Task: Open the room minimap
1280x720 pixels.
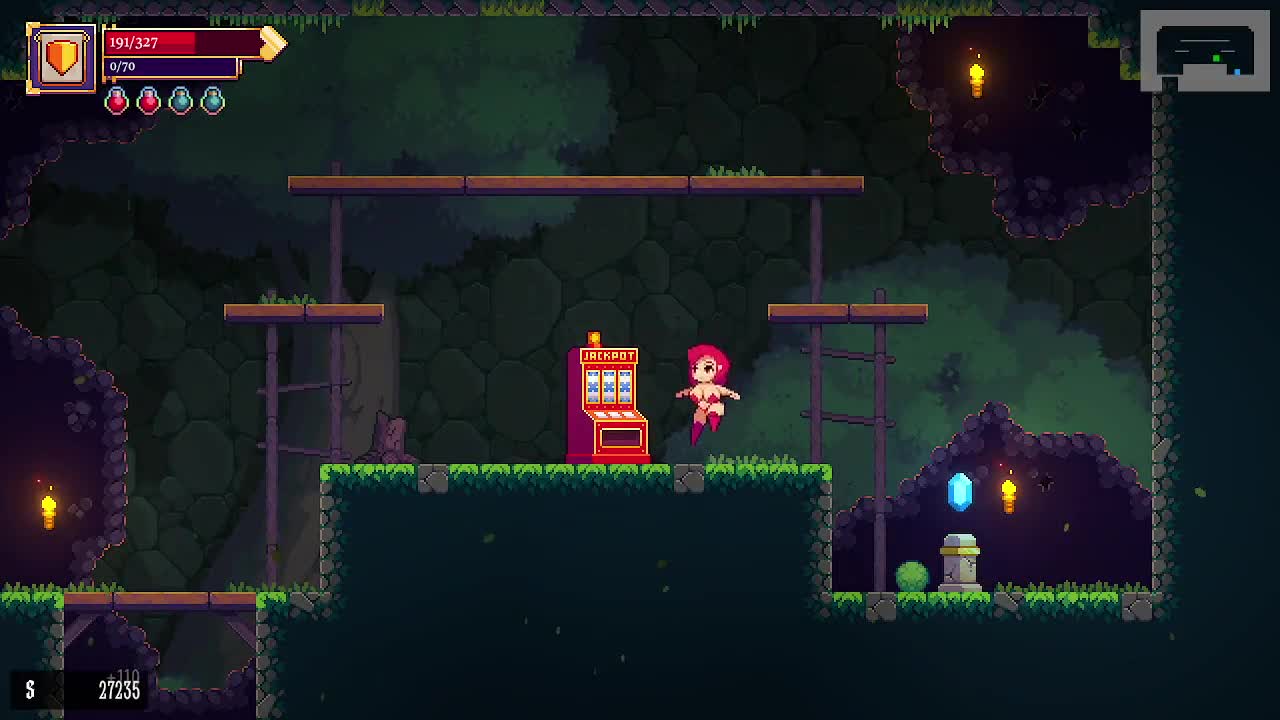Action: pos(1204,50)
